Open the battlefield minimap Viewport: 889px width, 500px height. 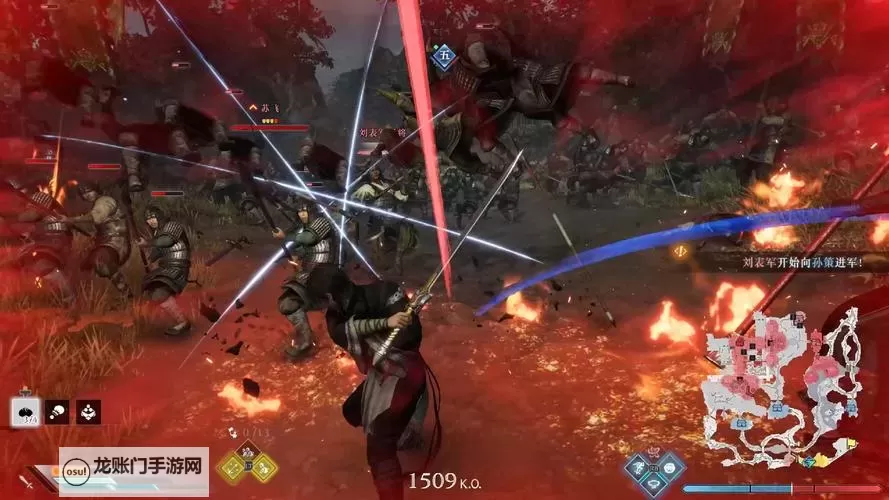pyautogui.click(x=782, y=385)
